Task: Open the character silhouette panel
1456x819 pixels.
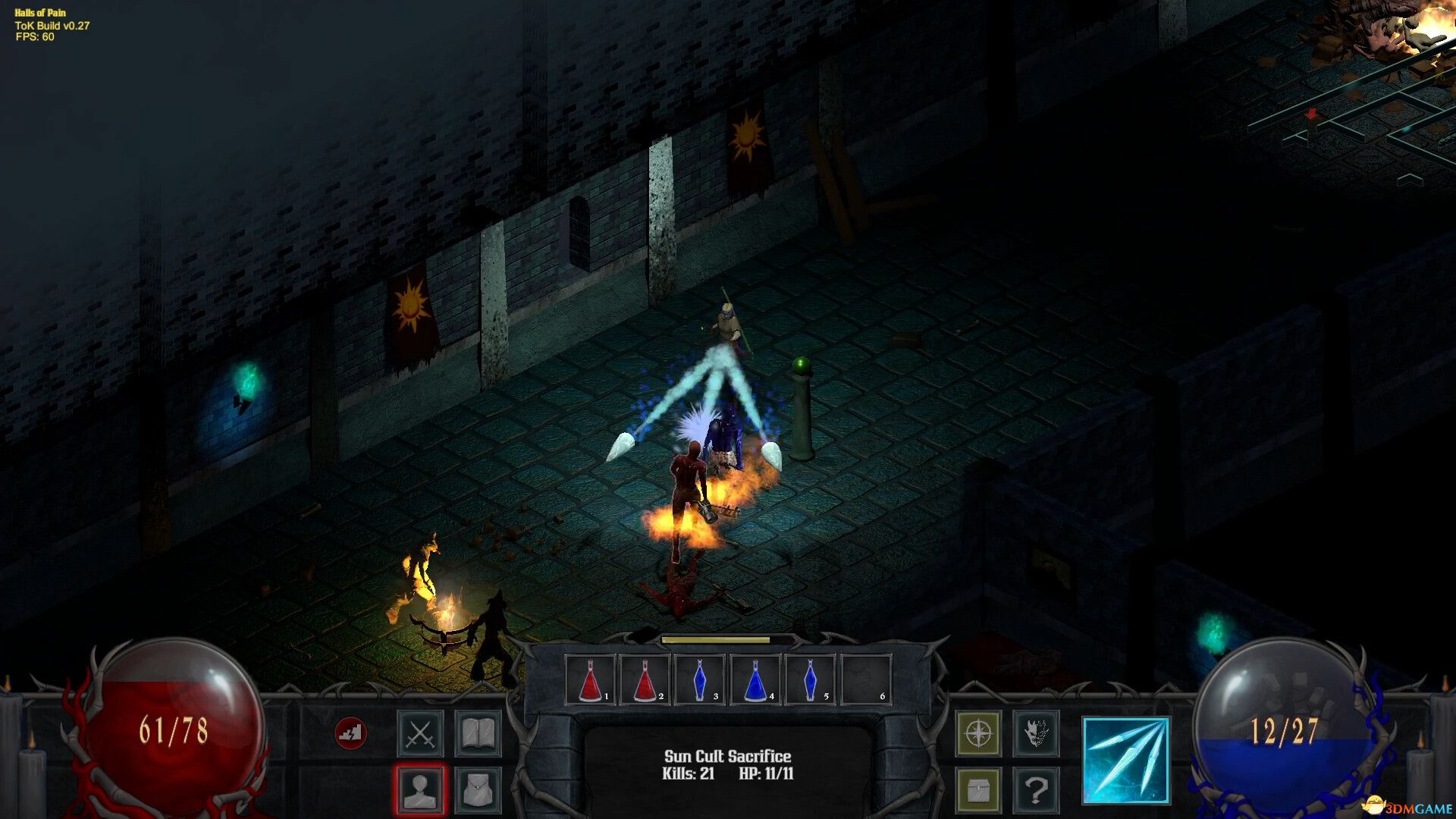Action: (420, 790)
